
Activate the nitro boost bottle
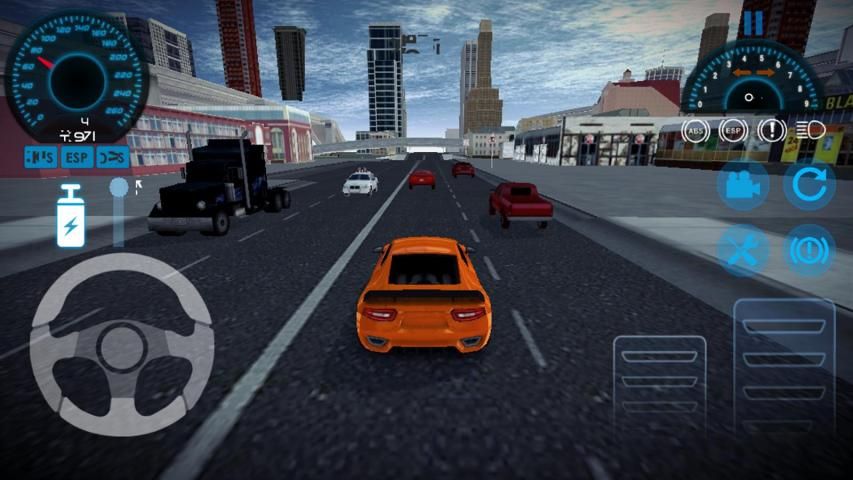tap(71, 216)
